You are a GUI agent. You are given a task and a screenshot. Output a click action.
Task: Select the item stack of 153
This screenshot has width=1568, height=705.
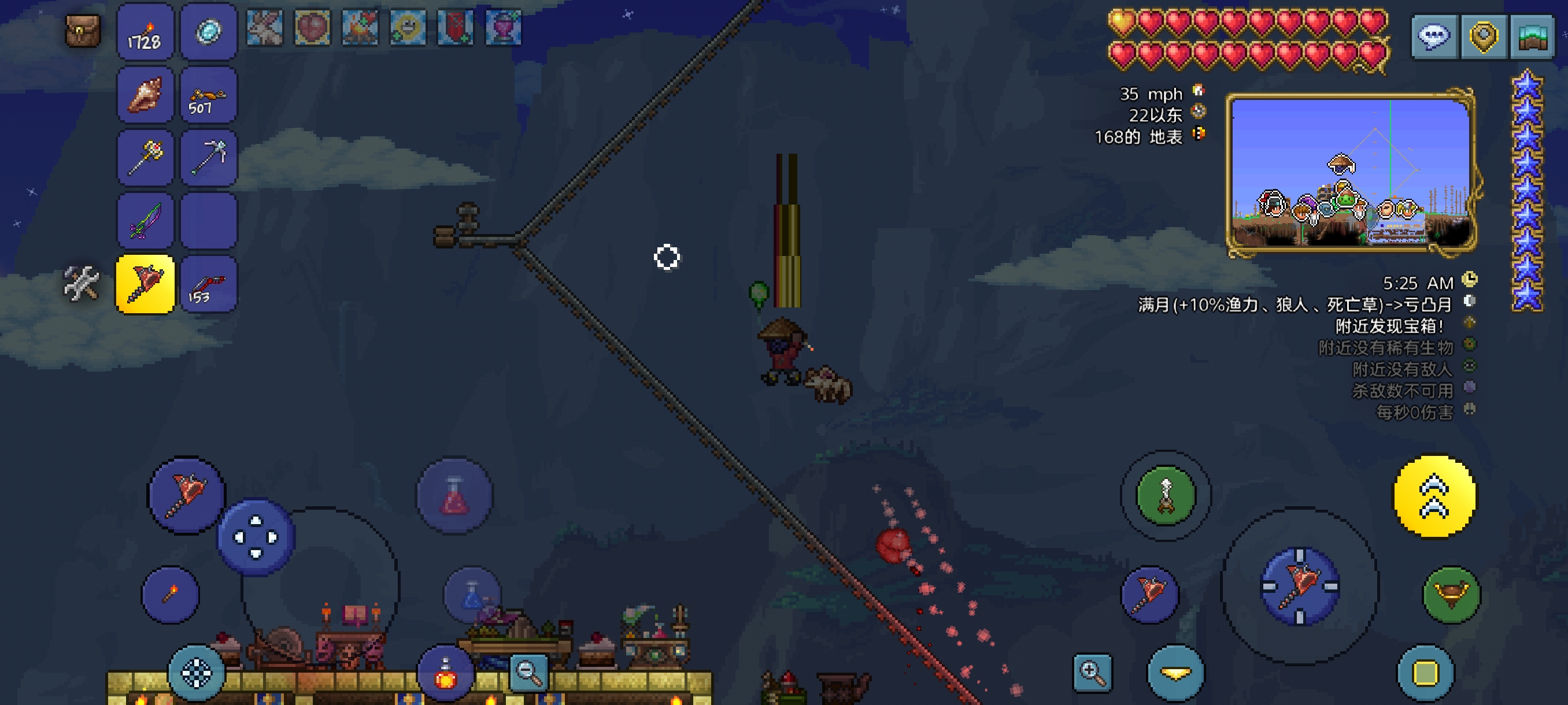pos(209,285)
